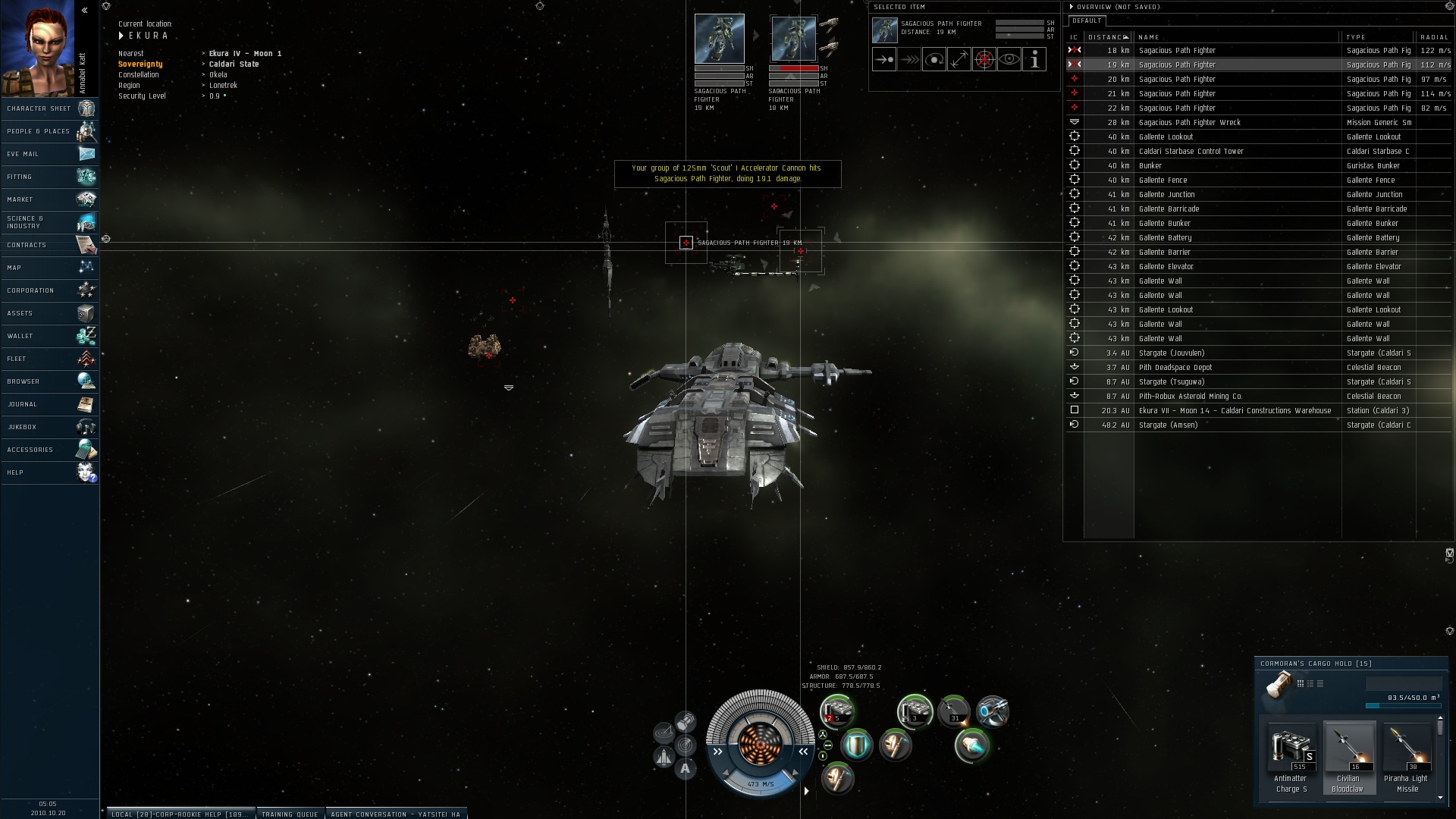The width and height of the screenshot is (1456, 819).
Task: Orbit the selected Sagacious Path Fighter
Action: [x=934, y=59]
